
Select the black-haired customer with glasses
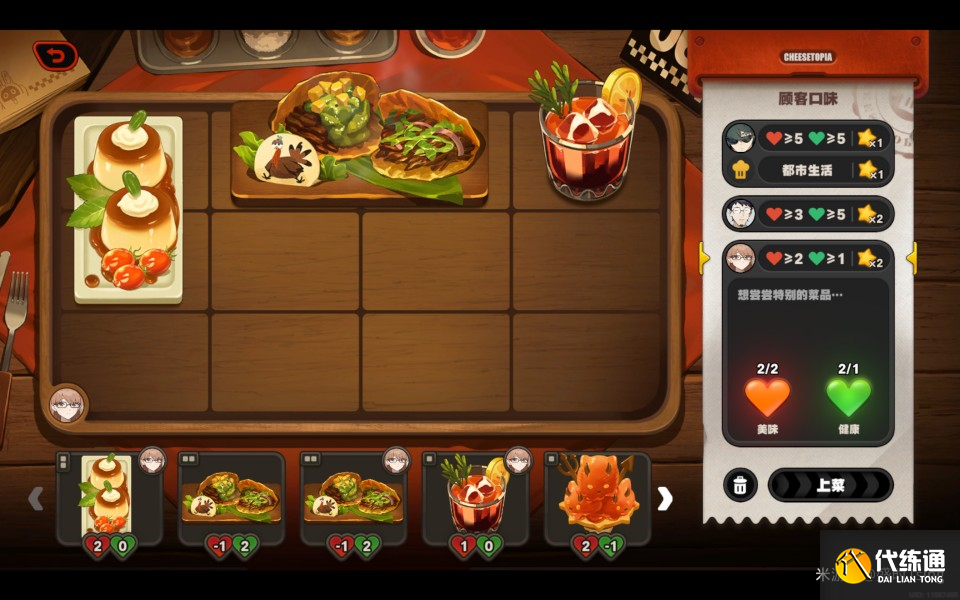740,213
